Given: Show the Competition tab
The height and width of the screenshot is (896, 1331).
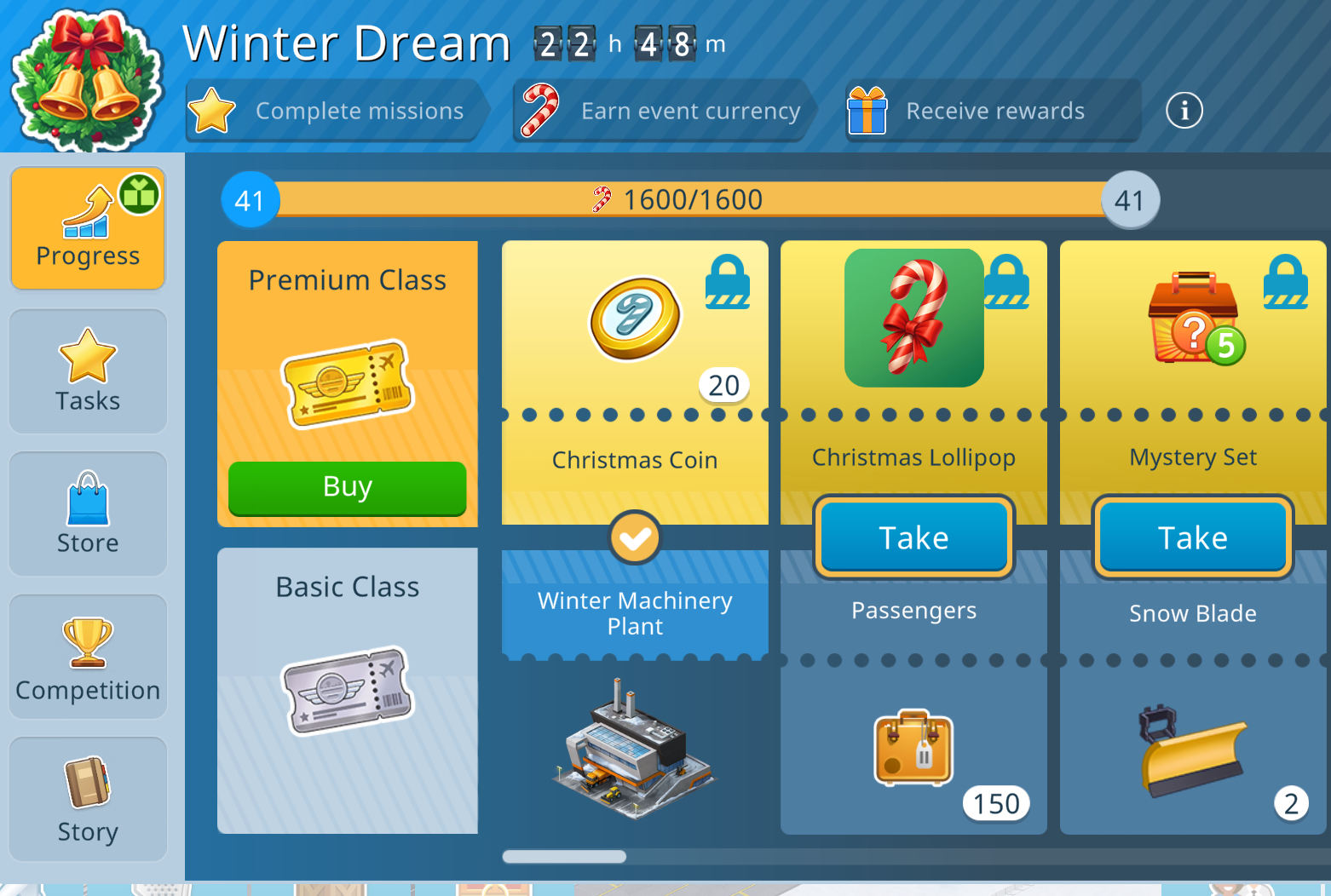Looking at the screenshot, I should coord(88,657).
